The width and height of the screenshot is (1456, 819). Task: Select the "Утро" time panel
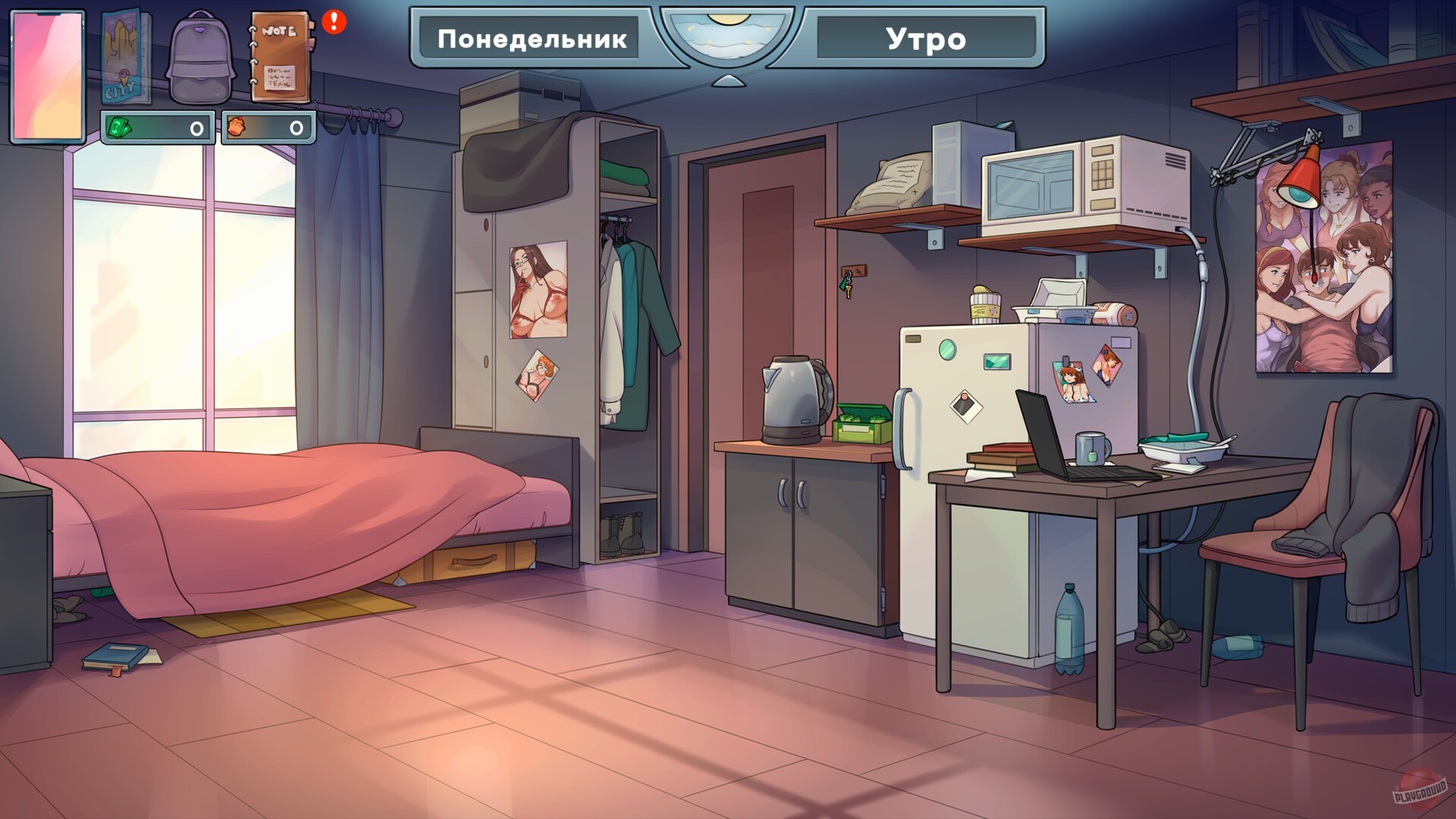[924, 39]
